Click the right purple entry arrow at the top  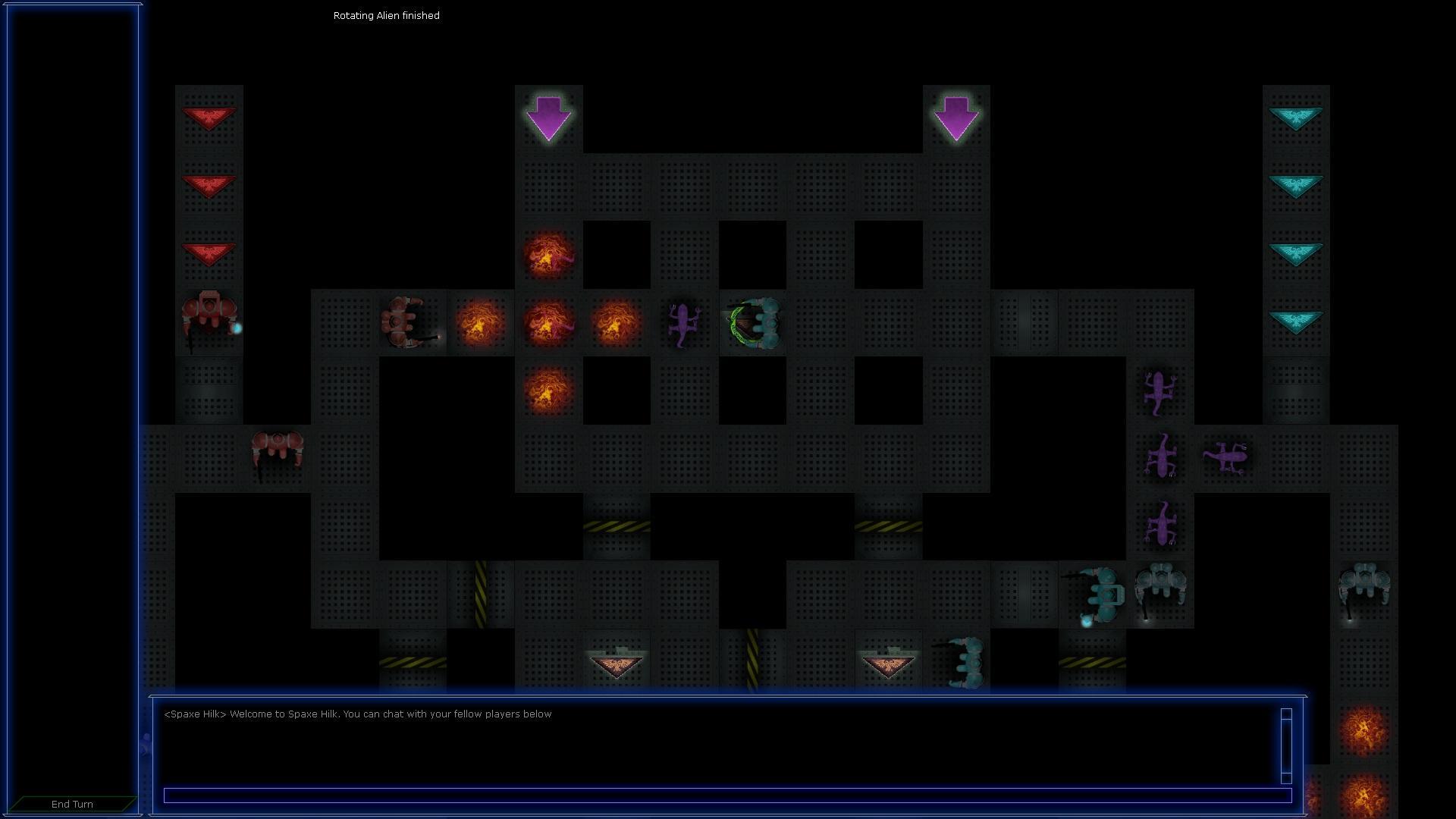[956, 119]
